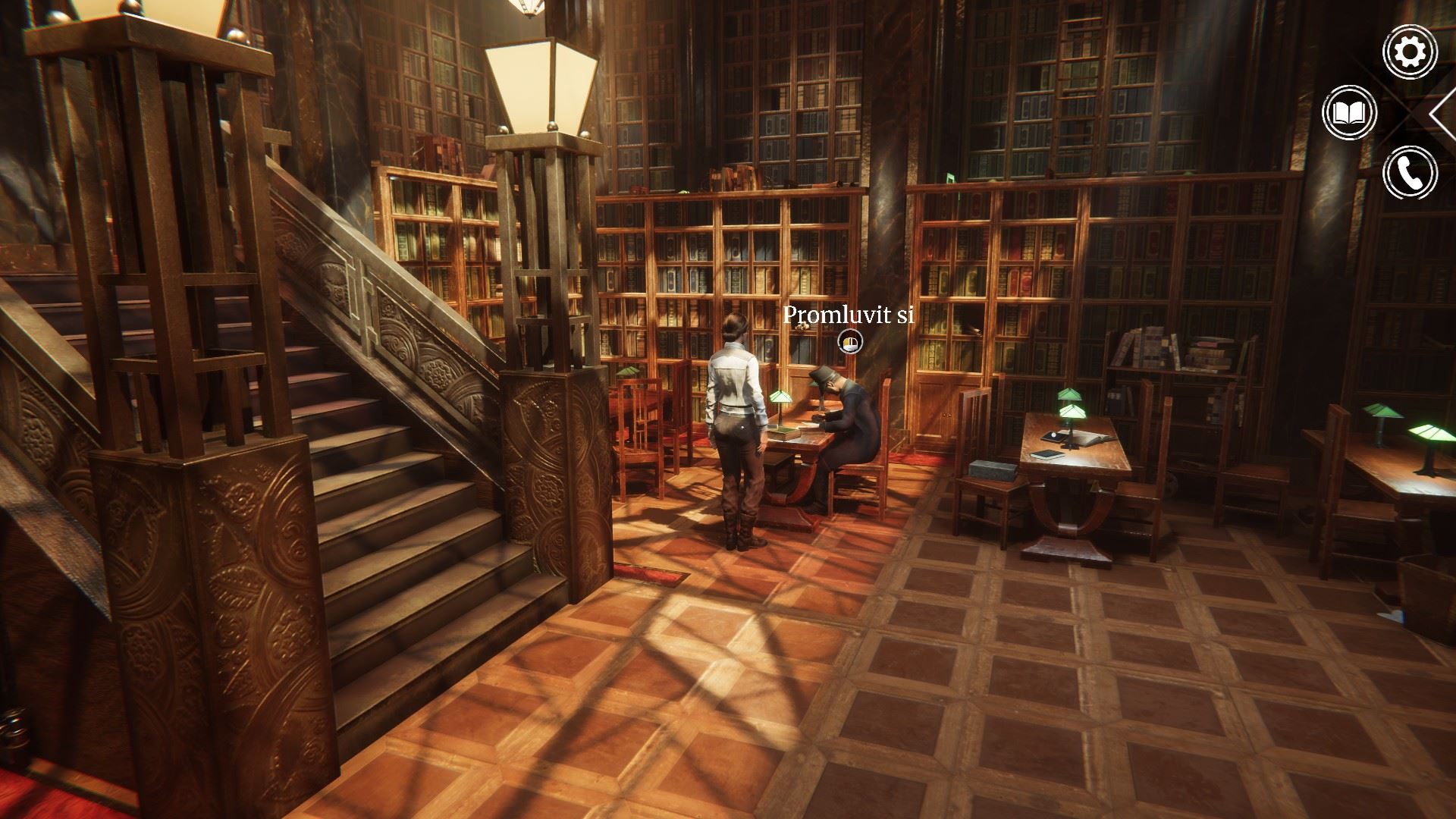Viewport: 1456px width, 819px height.
Task: Collapse the side menu arrow
Action: pyautogui.click(x=1442, y=113)
